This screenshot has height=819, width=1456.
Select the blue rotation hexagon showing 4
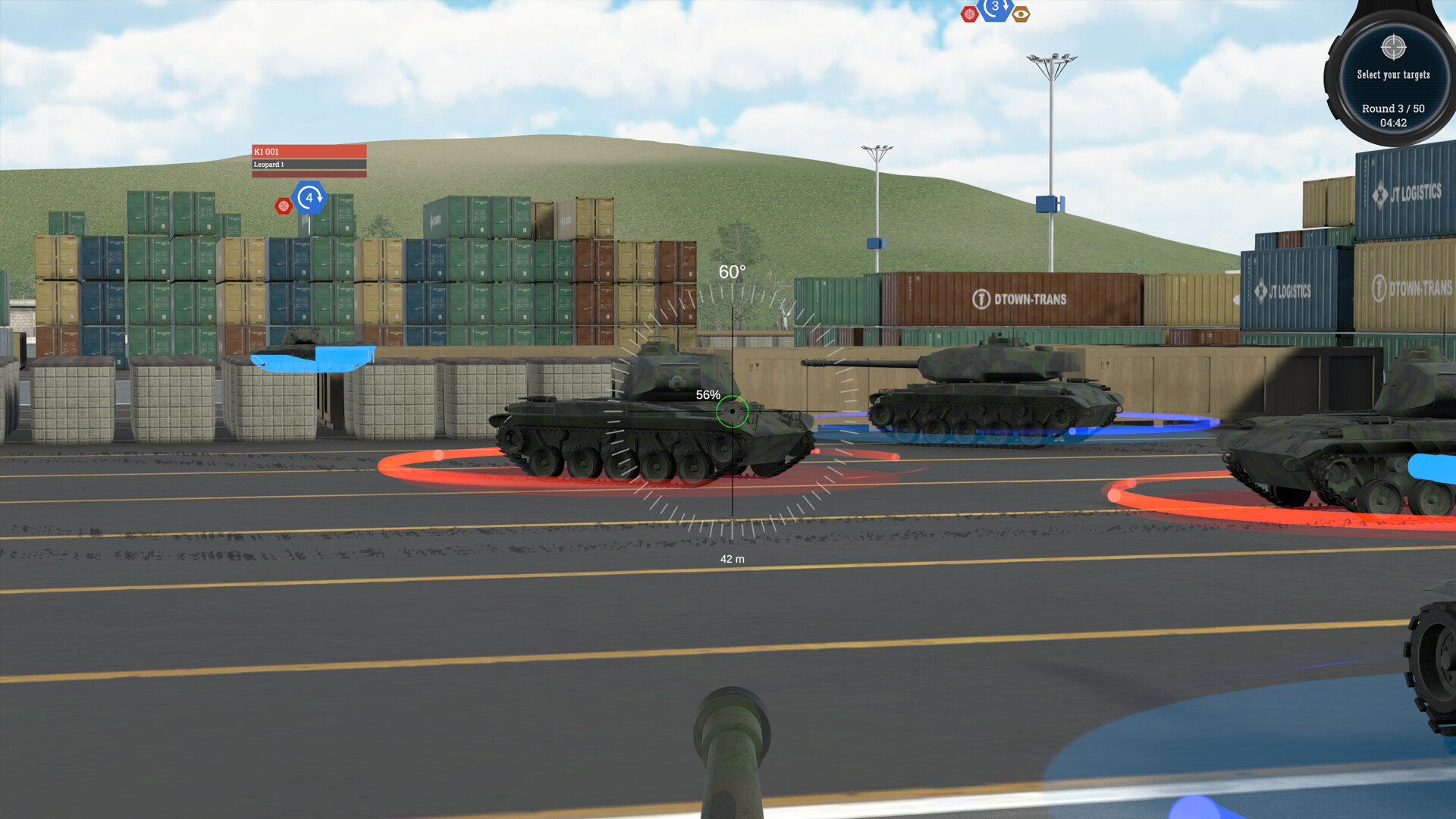point(308,199)
